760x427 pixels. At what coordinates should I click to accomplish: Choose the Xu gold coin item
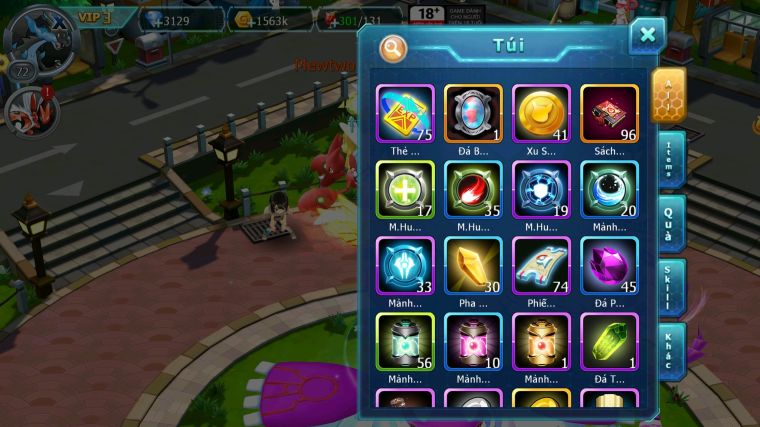[541, 113]
